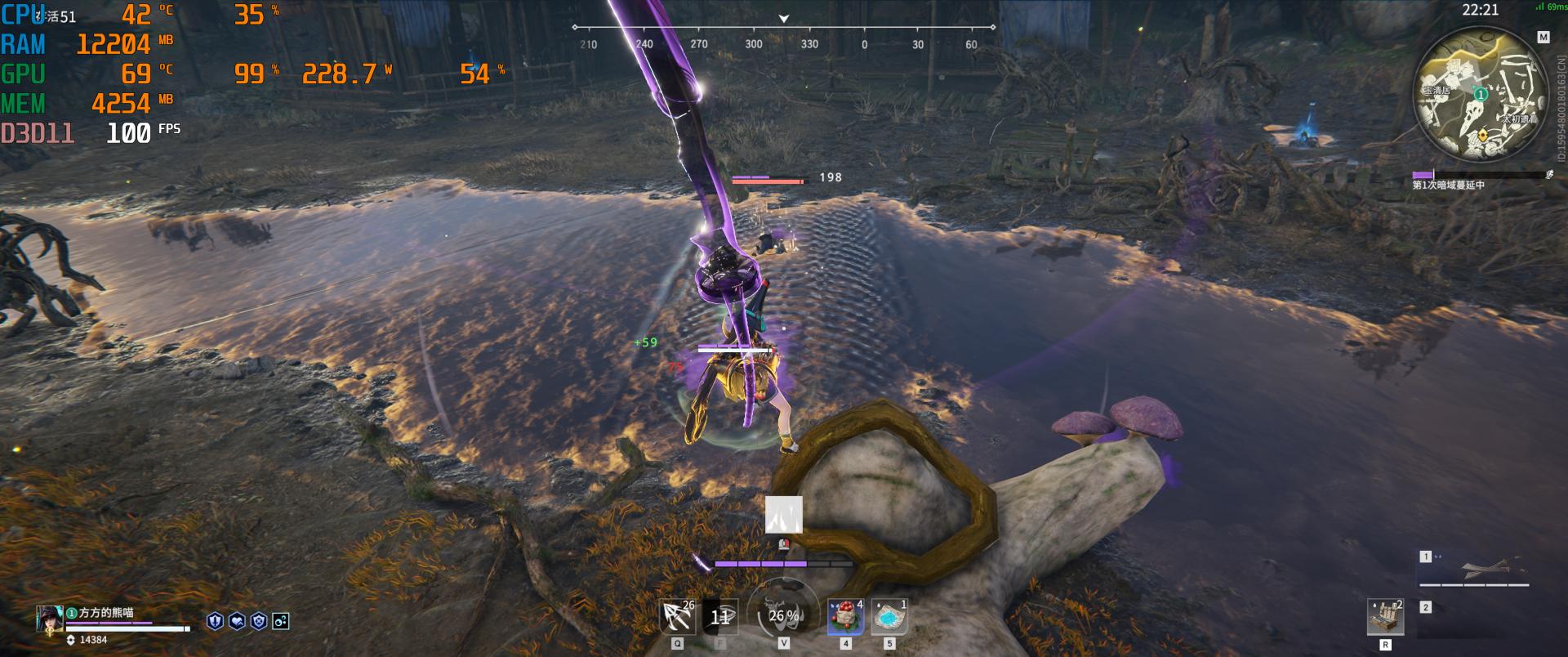Click the player portrait of 方方的熊喵
The height and width of the screenshot is (657, 1568).
[50, 619]
